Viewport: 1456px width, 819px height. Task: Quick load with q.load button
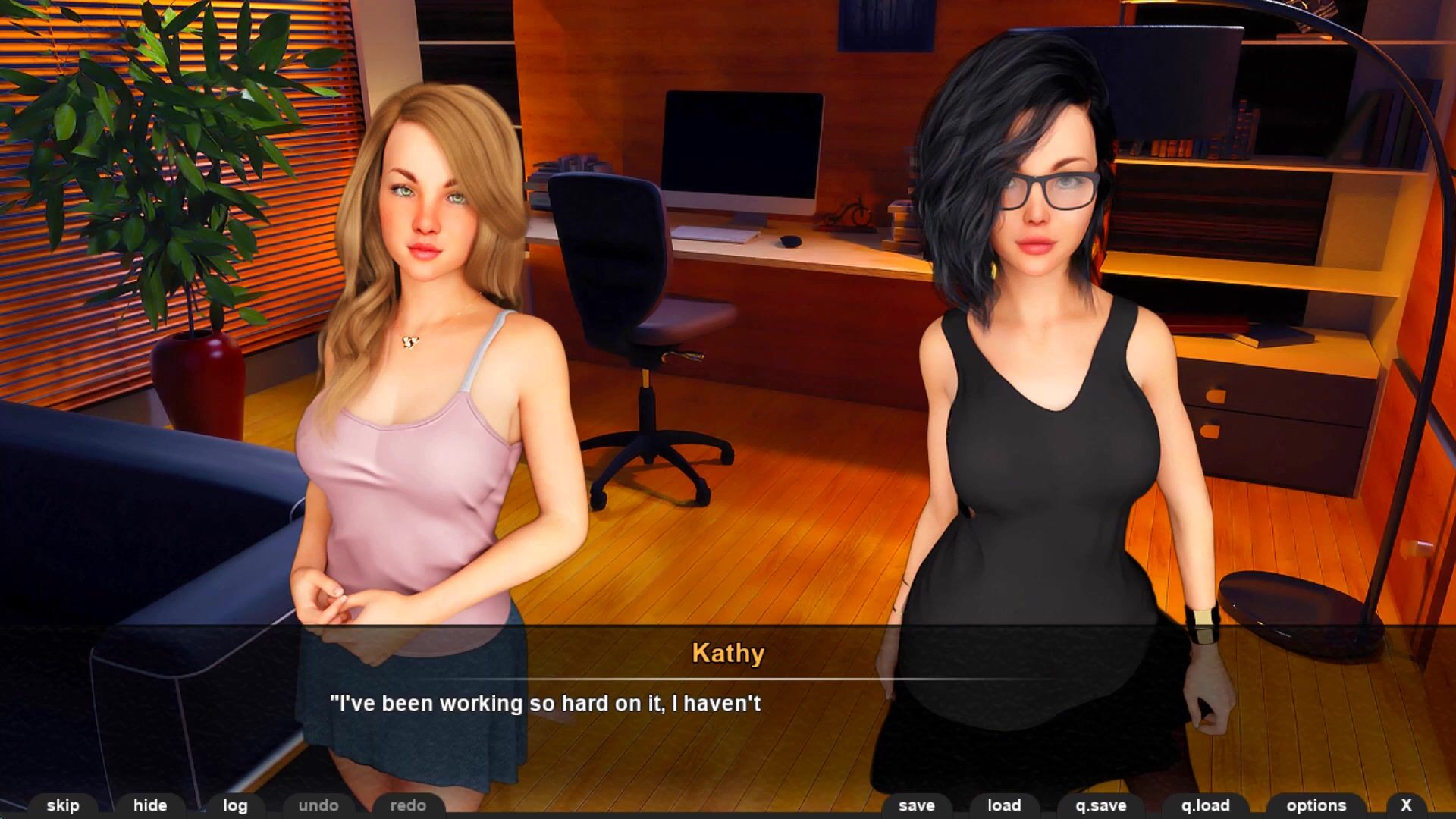tap(1205, 805)
